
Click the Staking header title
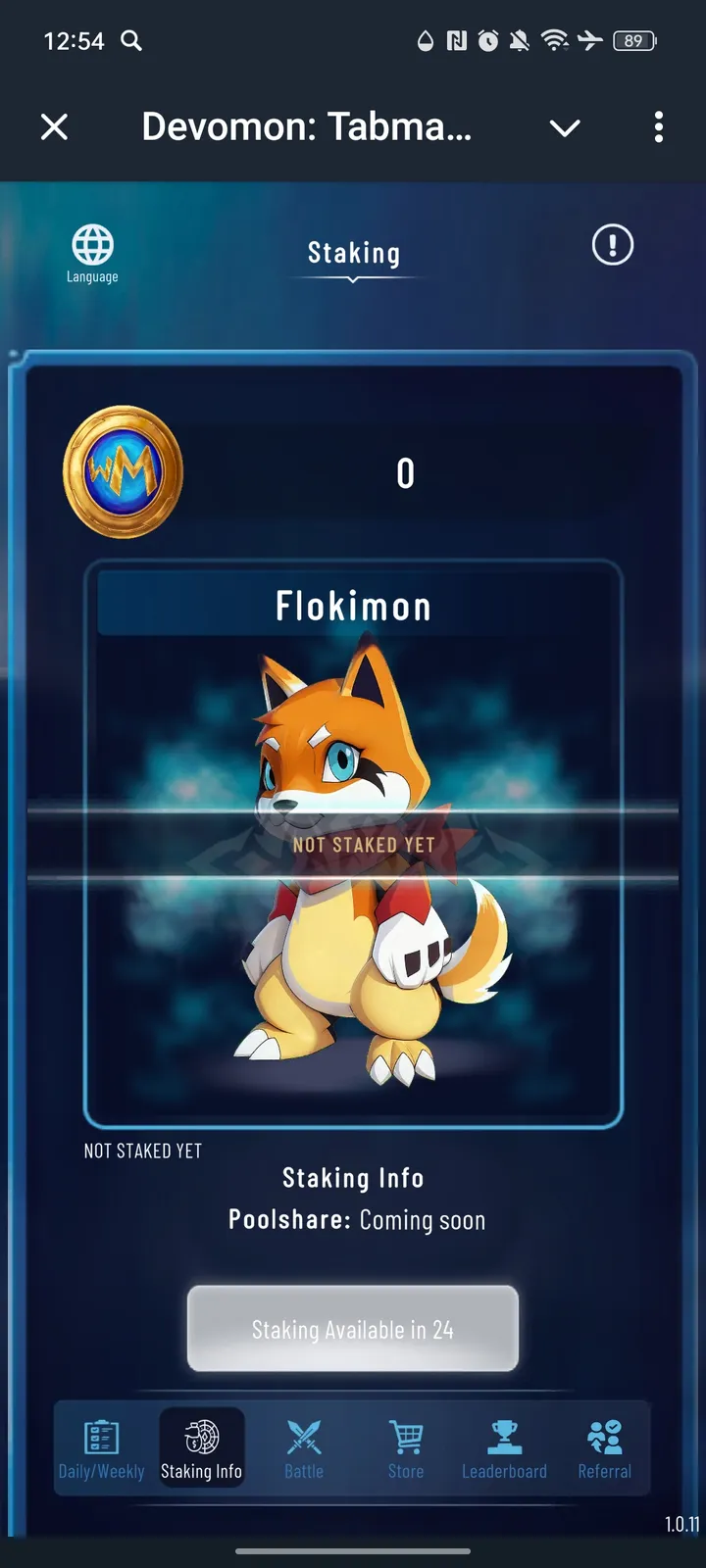tap(353, 254)
